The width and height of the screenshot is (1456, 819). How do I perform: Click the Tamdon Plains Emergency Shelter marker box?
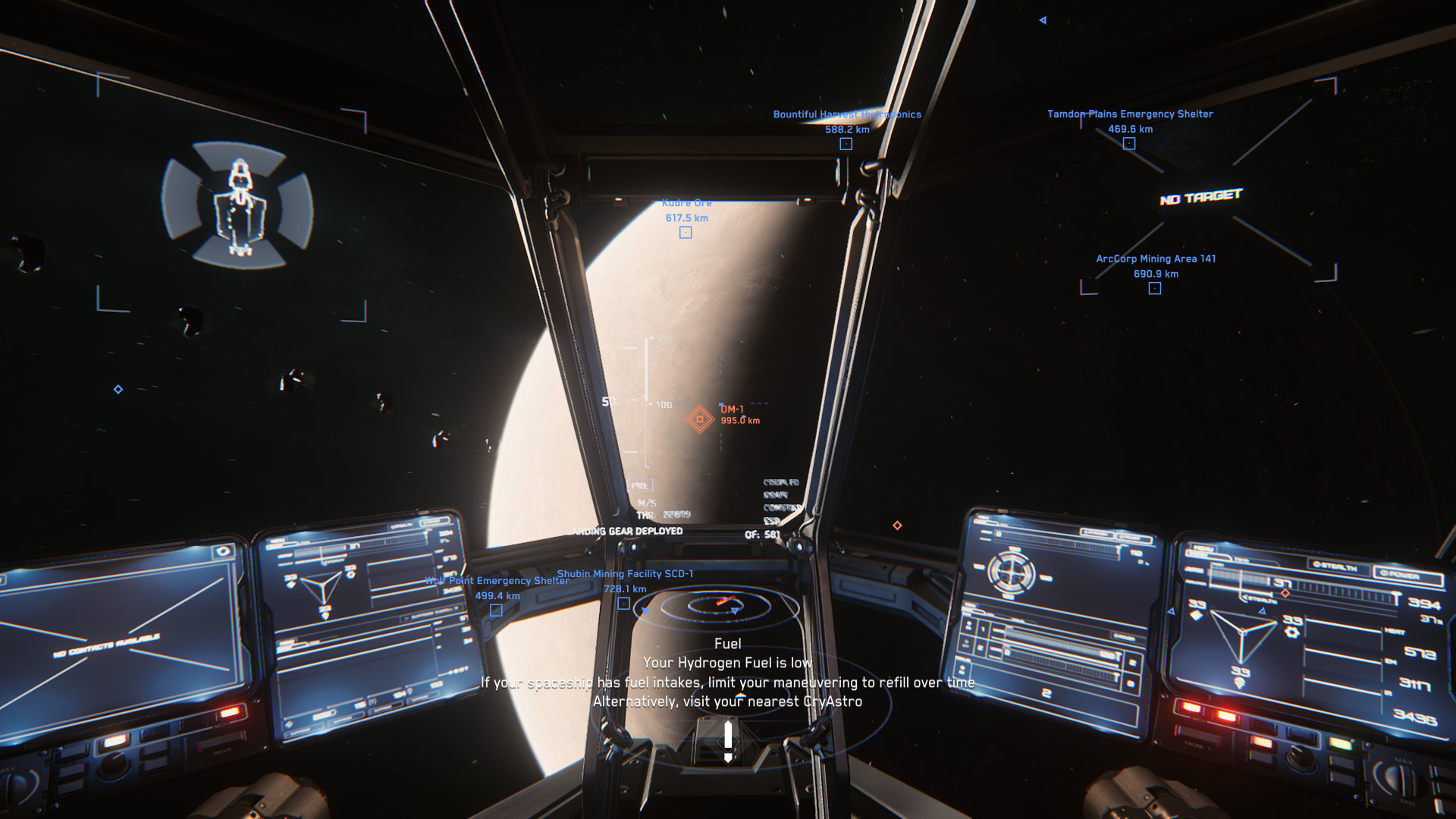1129,143
